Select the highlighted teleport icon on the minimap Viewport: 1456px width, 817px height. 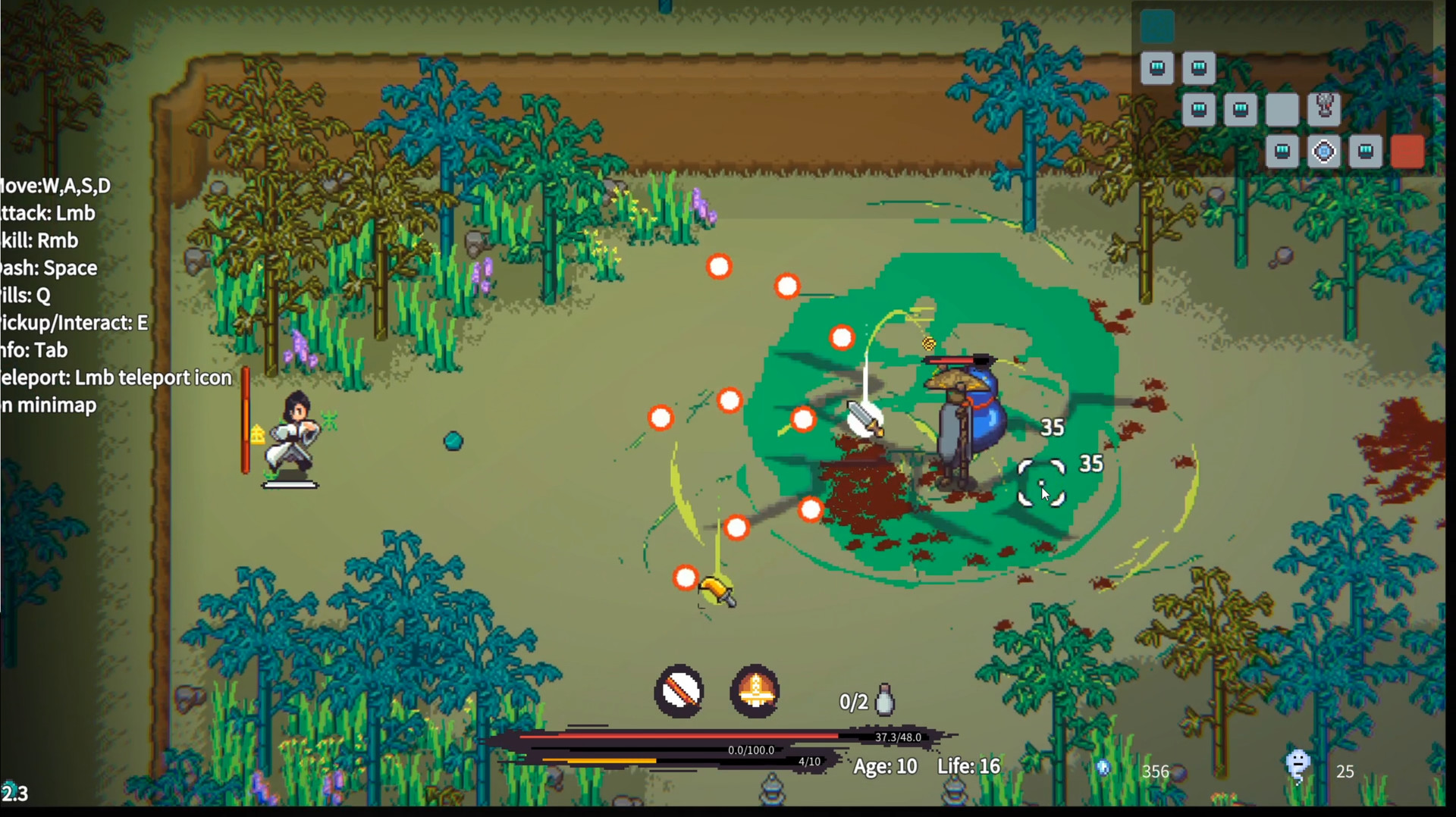(1324, 151)
